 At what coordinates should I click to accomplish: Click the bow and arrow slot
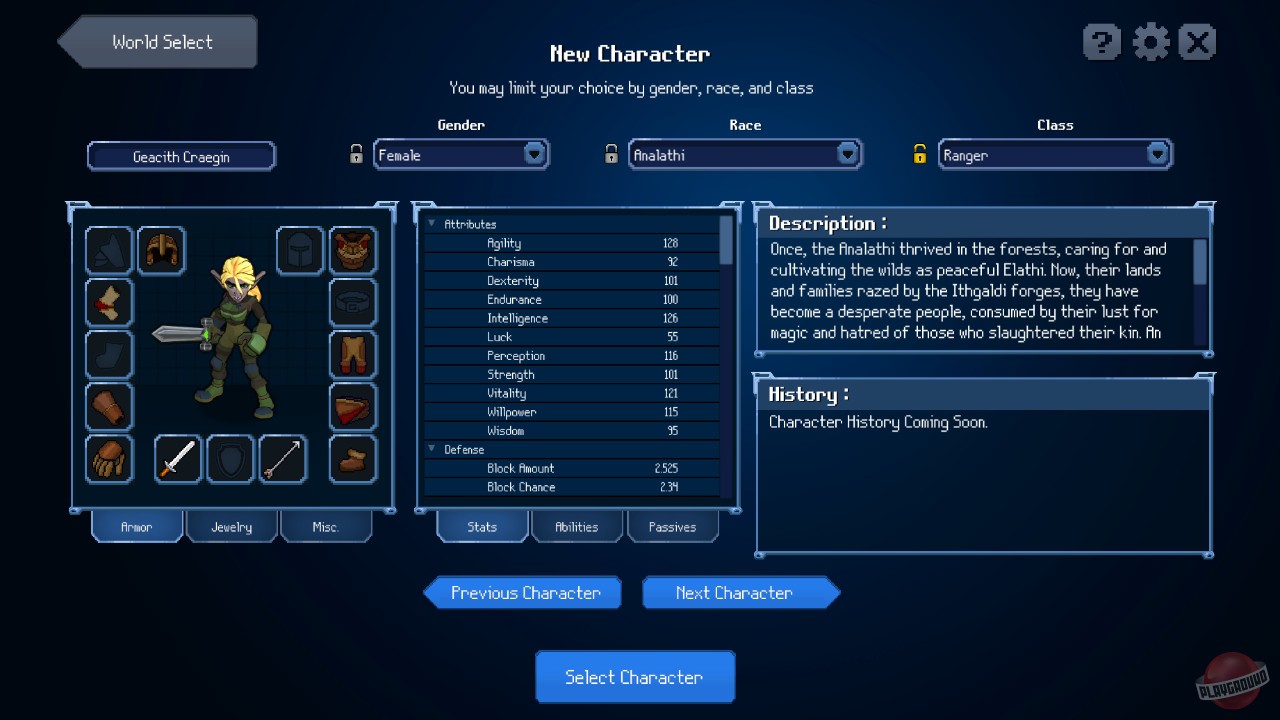point(283,458)
